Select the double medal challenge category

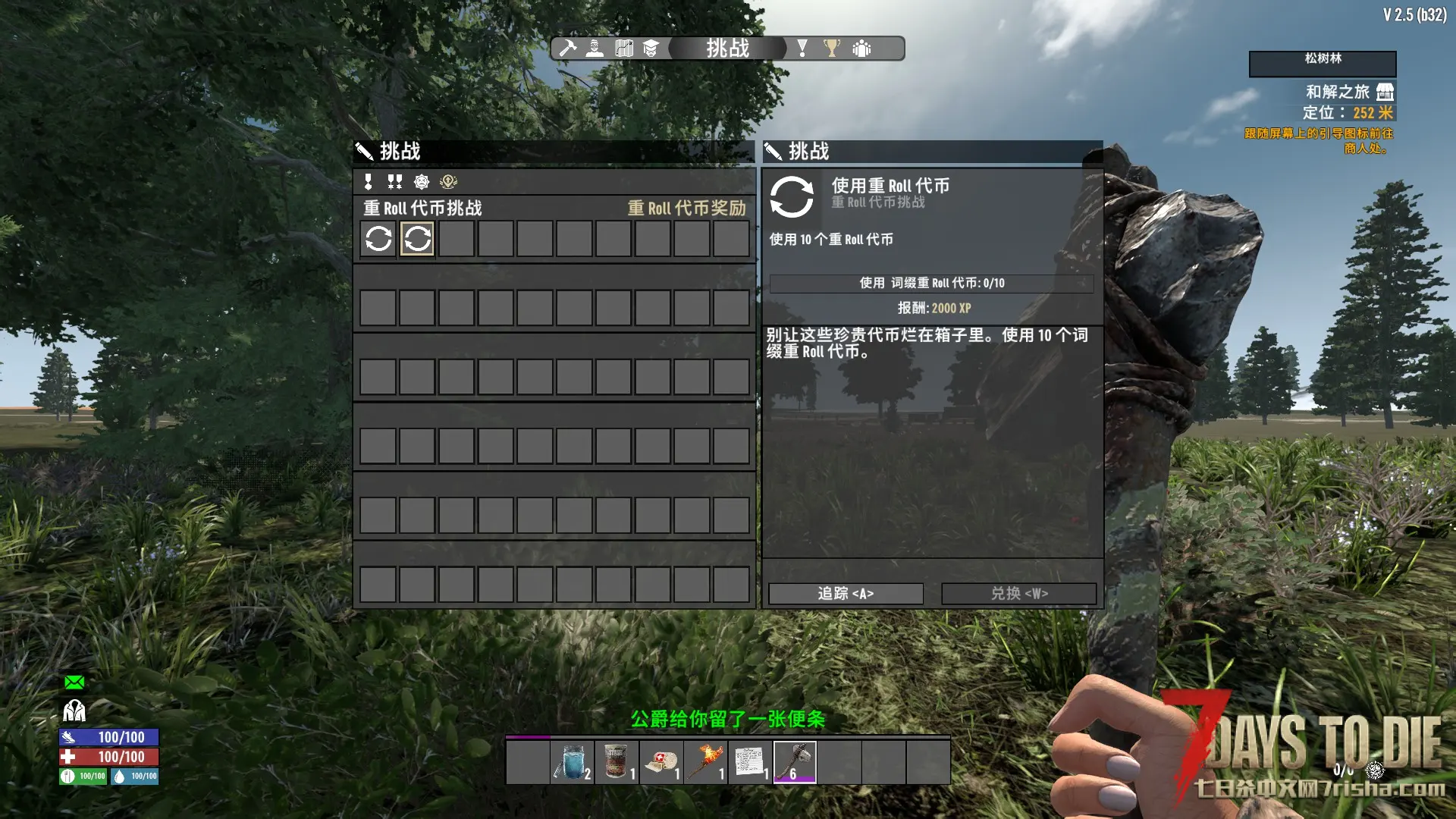[394, 181]
